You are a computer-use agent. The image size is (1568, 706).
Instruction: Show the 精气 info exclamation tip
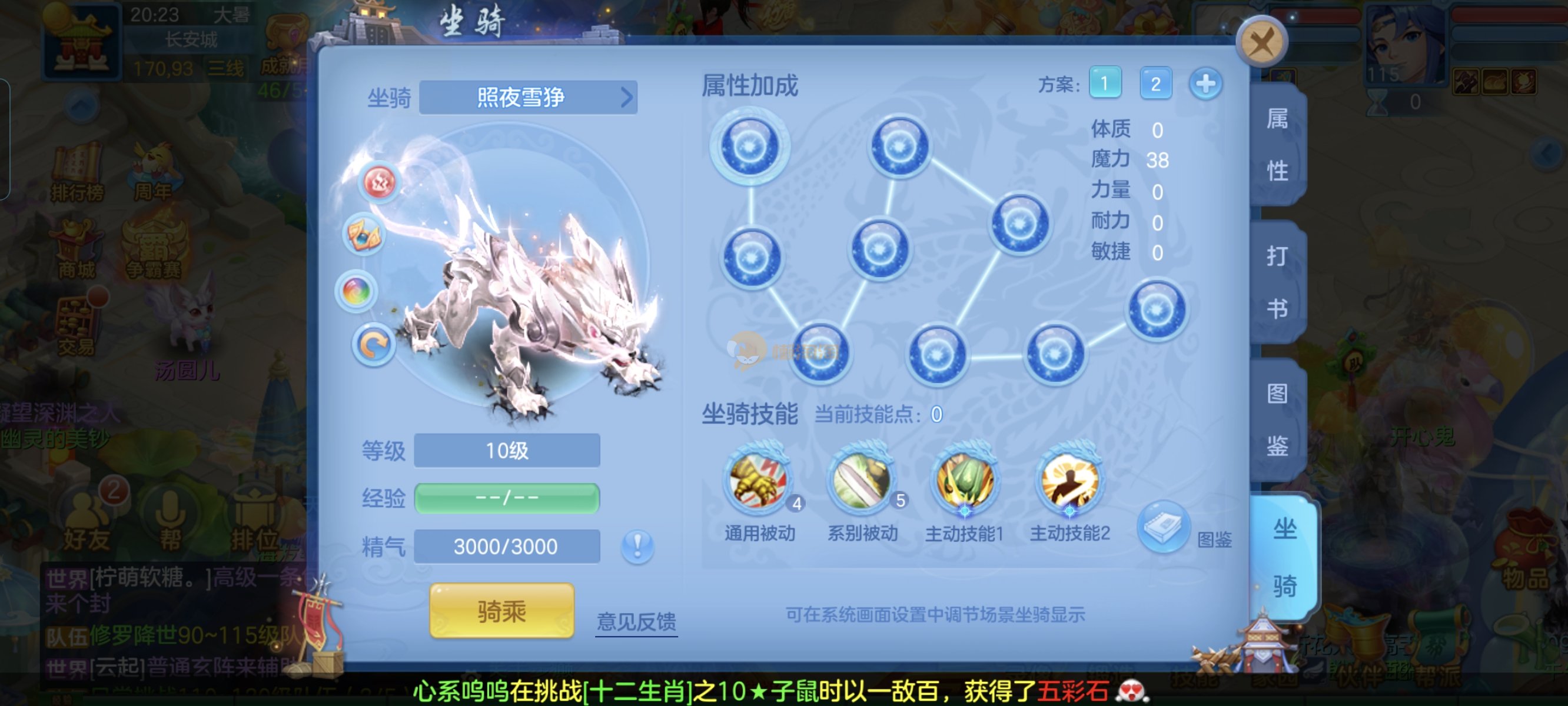[x=637, y=546]
